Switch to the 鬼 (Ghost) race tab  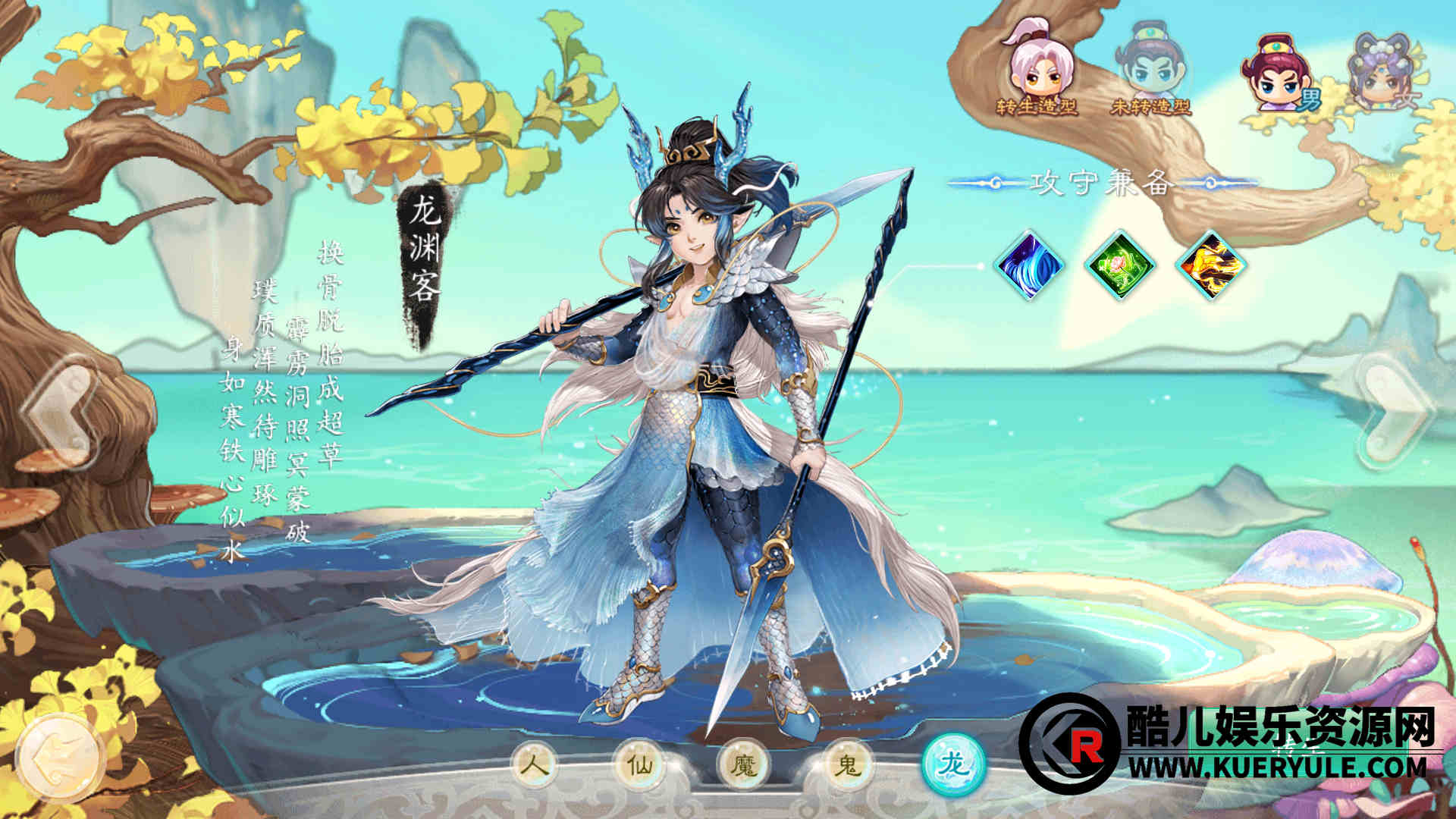pyautogui.click(x=847, y=764)
